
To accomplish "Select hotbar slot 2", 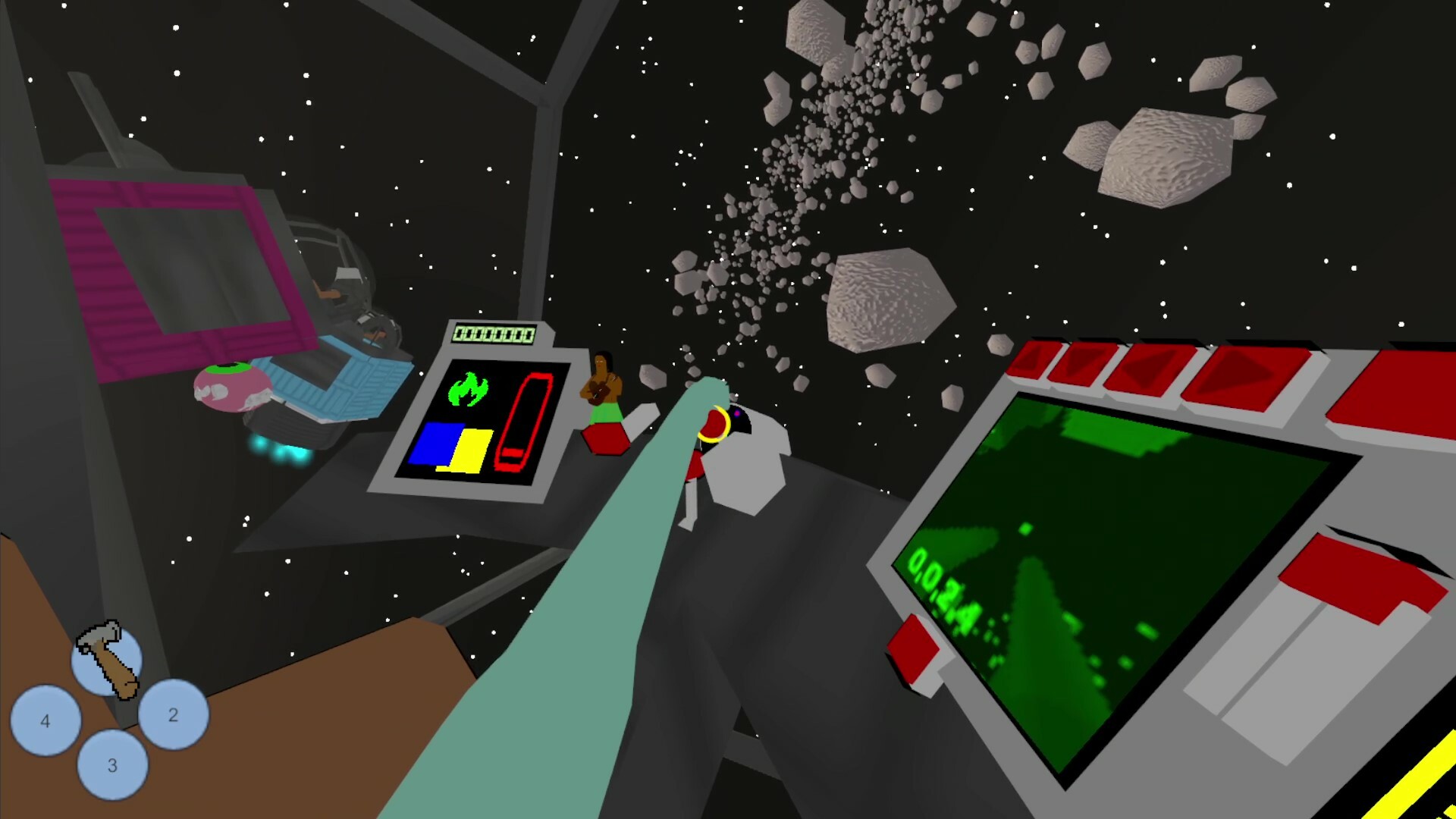I will [x=173, y=714].
